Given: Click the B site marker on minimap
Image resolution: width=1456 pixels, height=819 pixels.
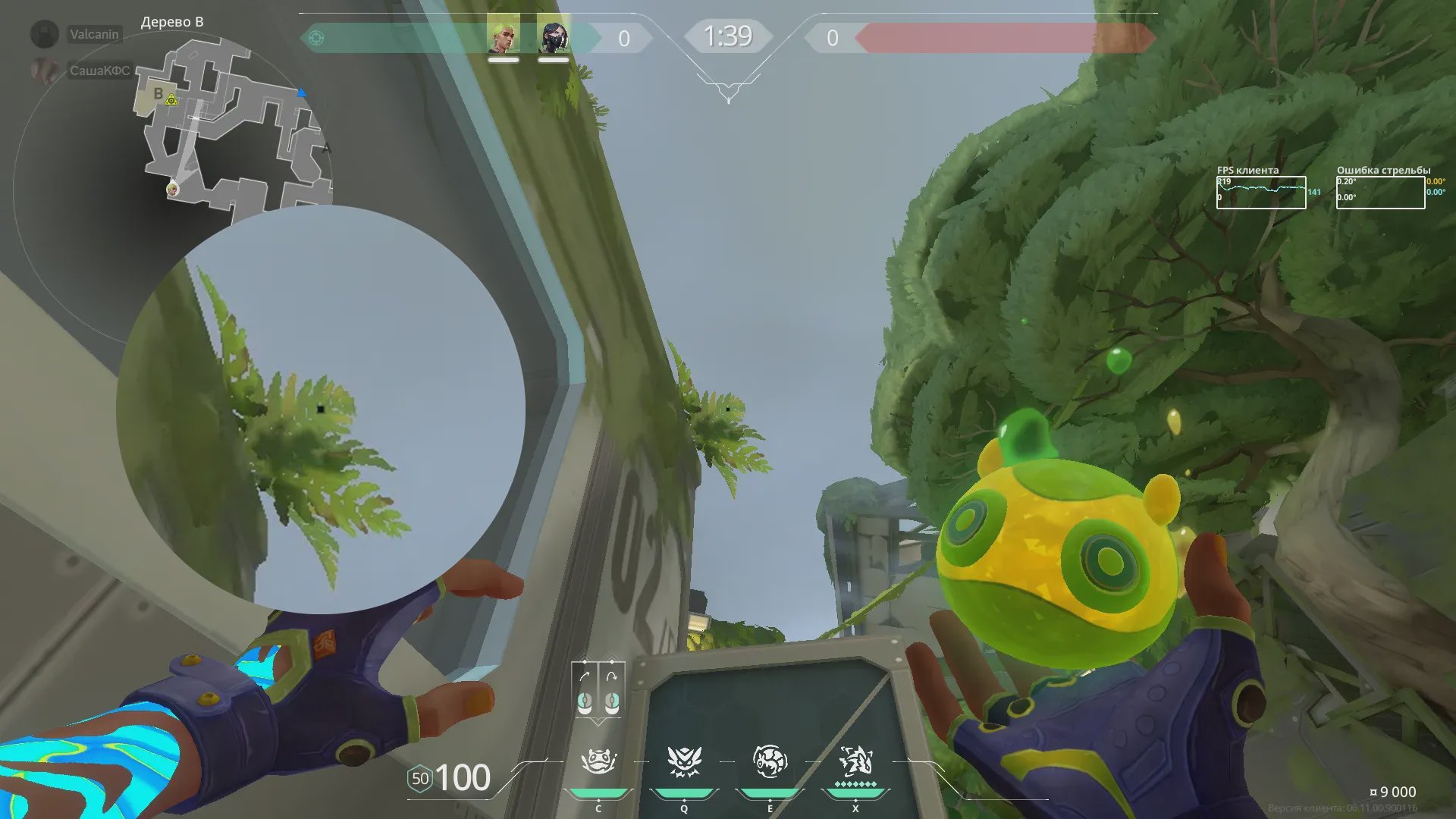Looking at the screenshot, I should tap(158, 94).
